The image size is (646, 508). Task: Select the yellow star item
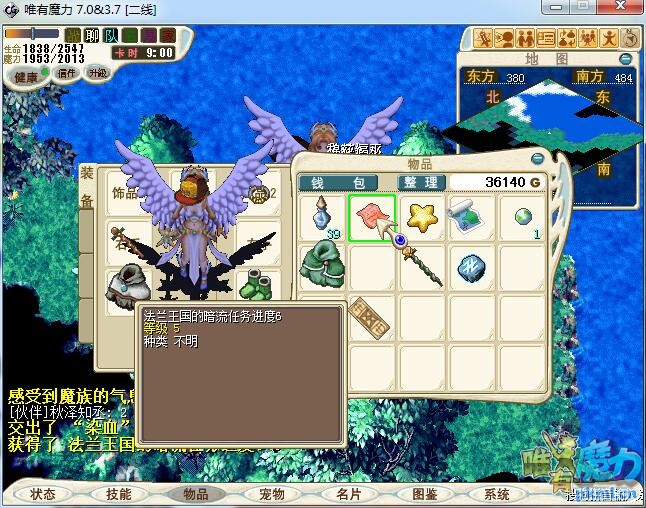coord(422,215)
